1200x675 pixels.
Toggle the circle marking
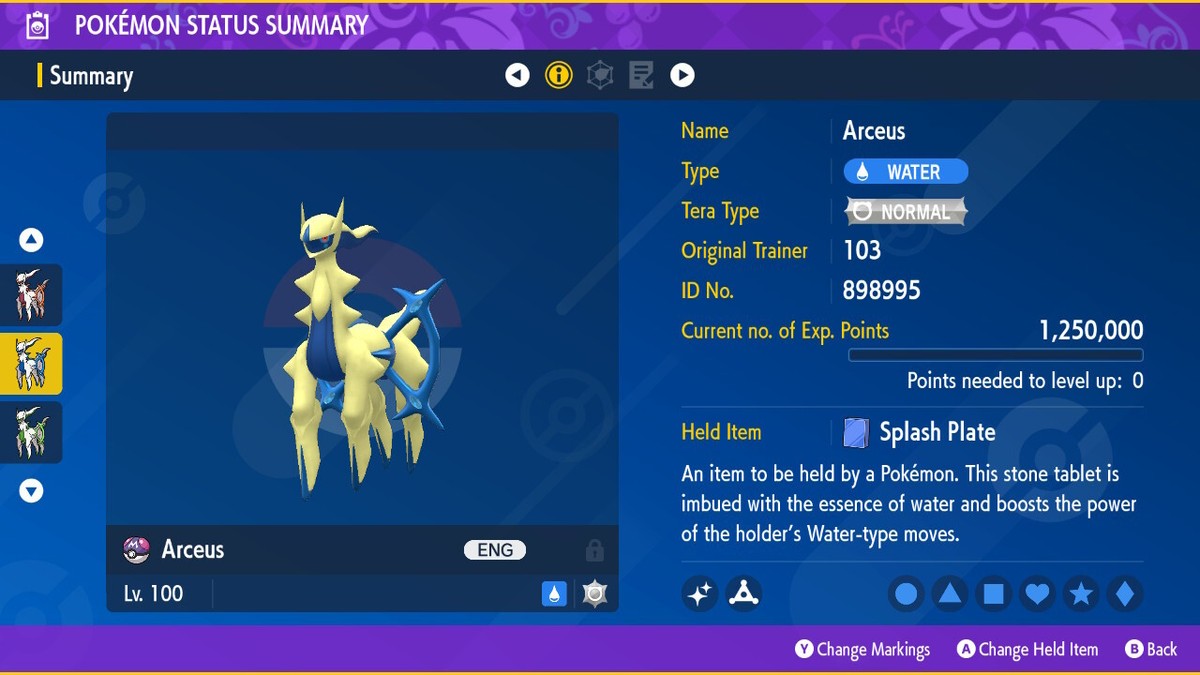906,595
